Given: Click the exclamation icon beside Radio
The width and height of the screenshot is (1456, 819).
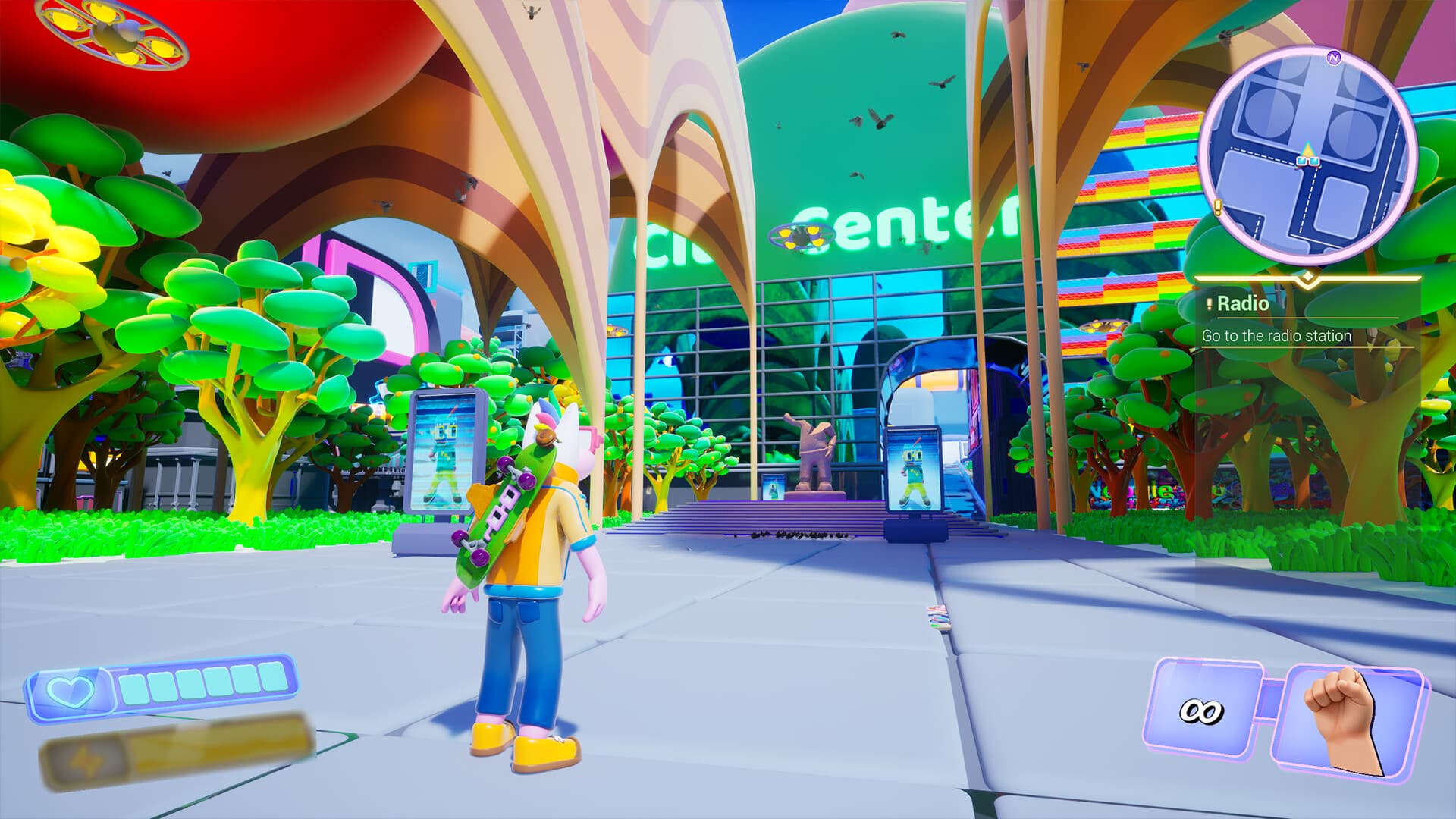Looking at the screenshot, I should coord(1209,303).
